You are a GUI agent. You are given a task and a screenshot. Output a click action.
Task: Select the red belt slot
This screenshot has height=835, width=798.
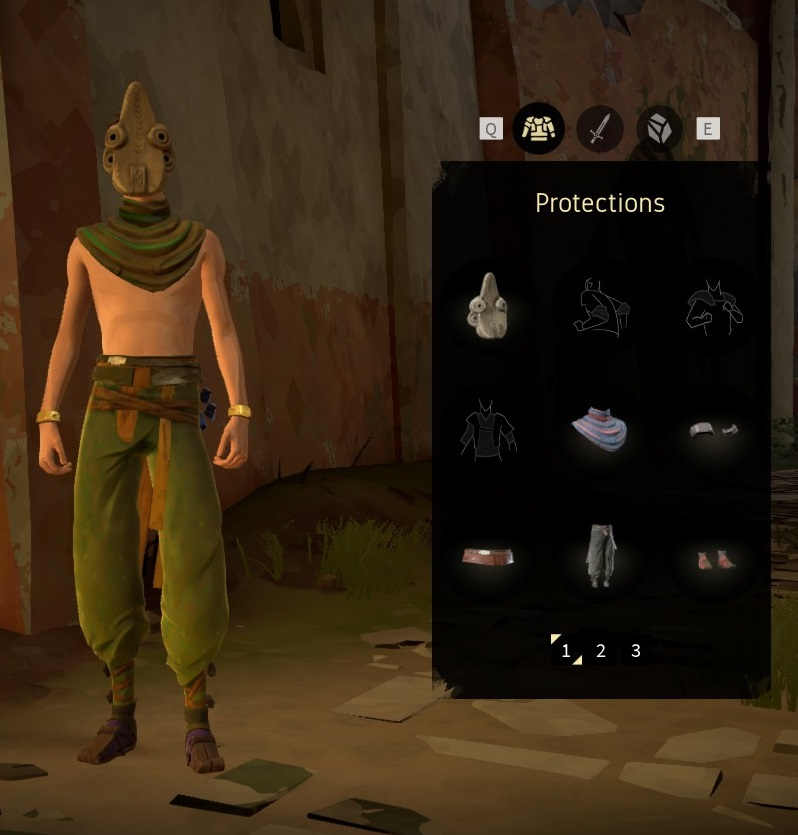tap(487, 557)
